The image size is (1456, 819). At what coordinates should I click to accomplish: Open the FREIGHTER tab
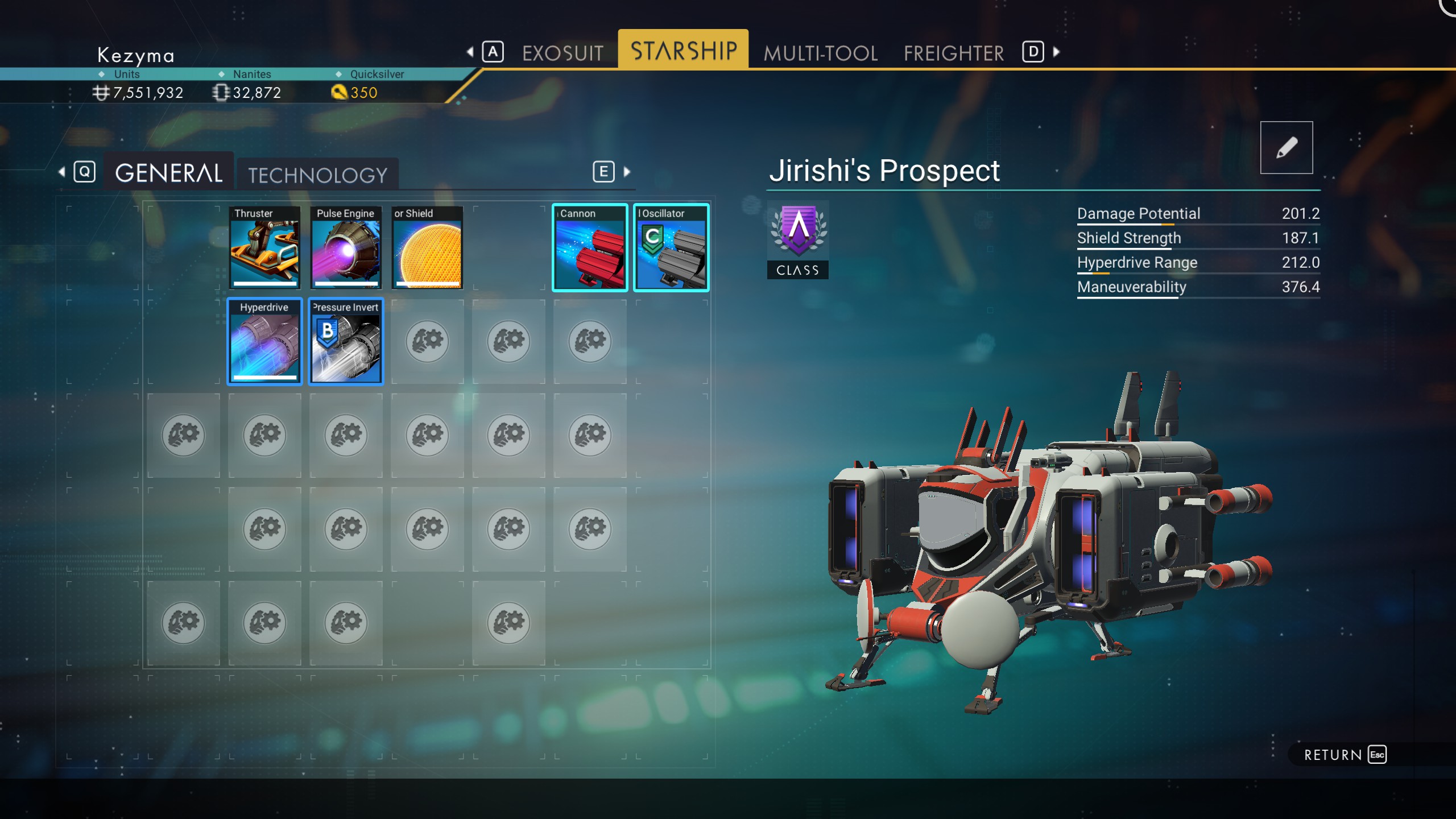(953, 52)
